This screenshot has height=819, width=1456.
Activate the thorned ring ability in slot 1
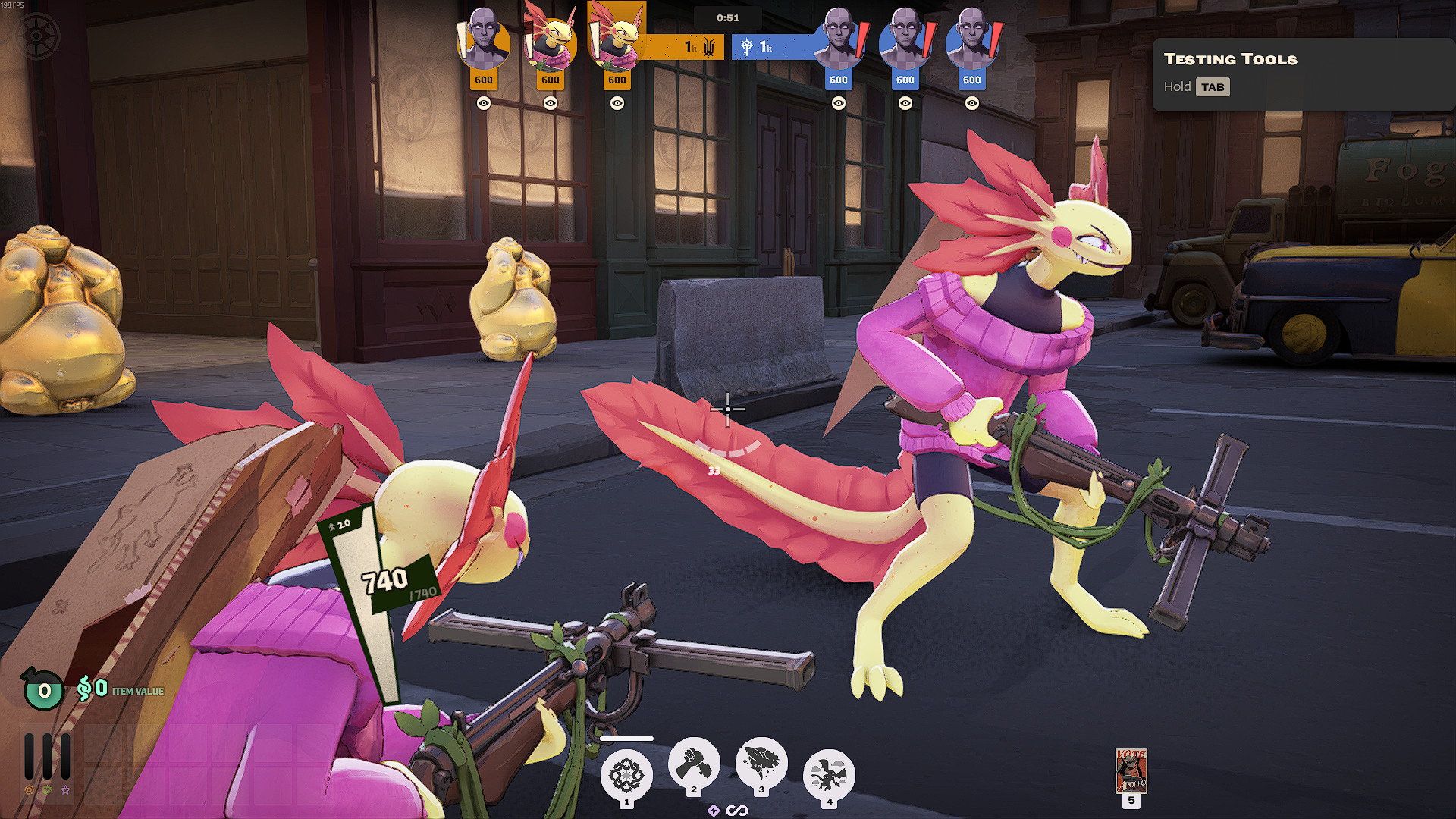(x=626, y=775)
